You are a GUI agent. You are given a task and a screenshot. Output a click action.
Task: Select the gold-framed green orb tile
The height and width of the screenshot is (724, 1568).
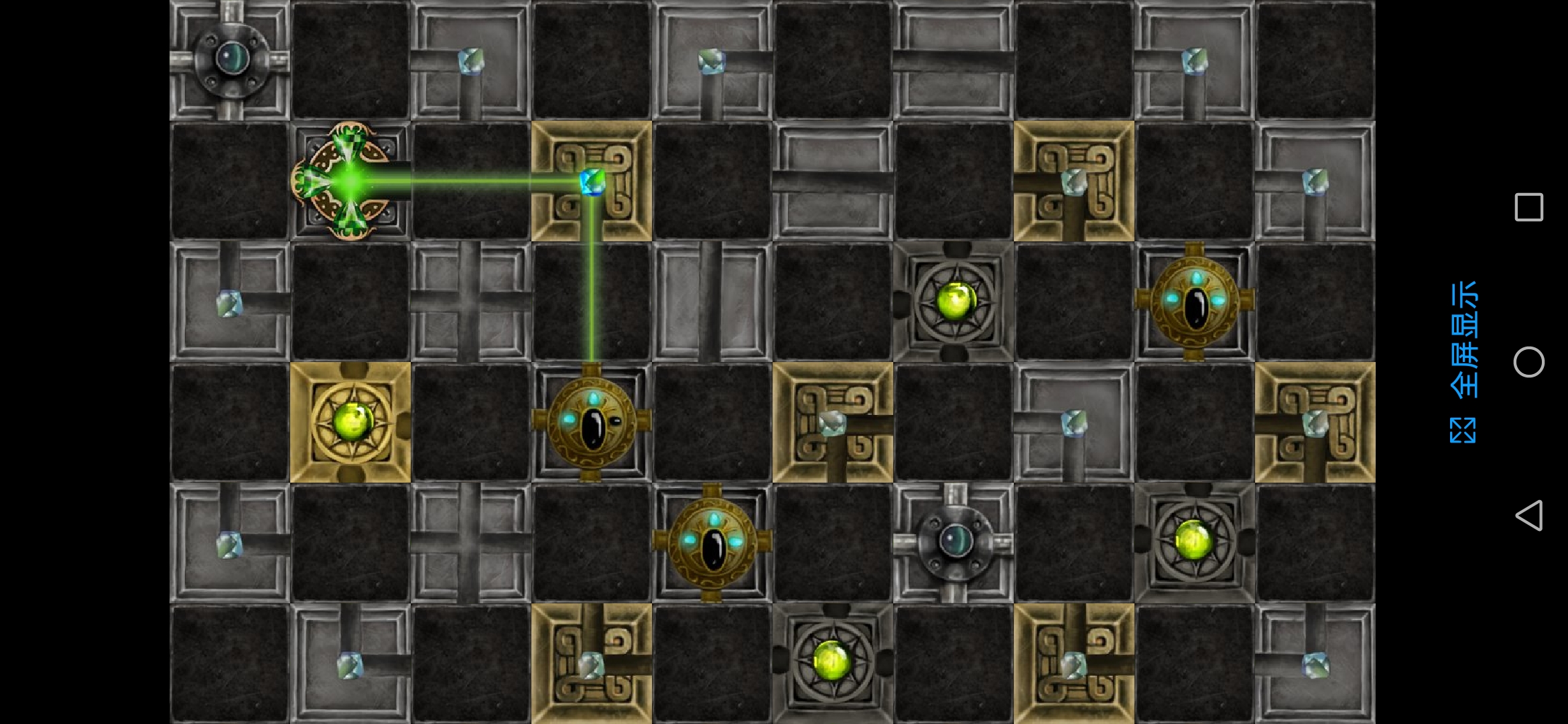[350, 422]
